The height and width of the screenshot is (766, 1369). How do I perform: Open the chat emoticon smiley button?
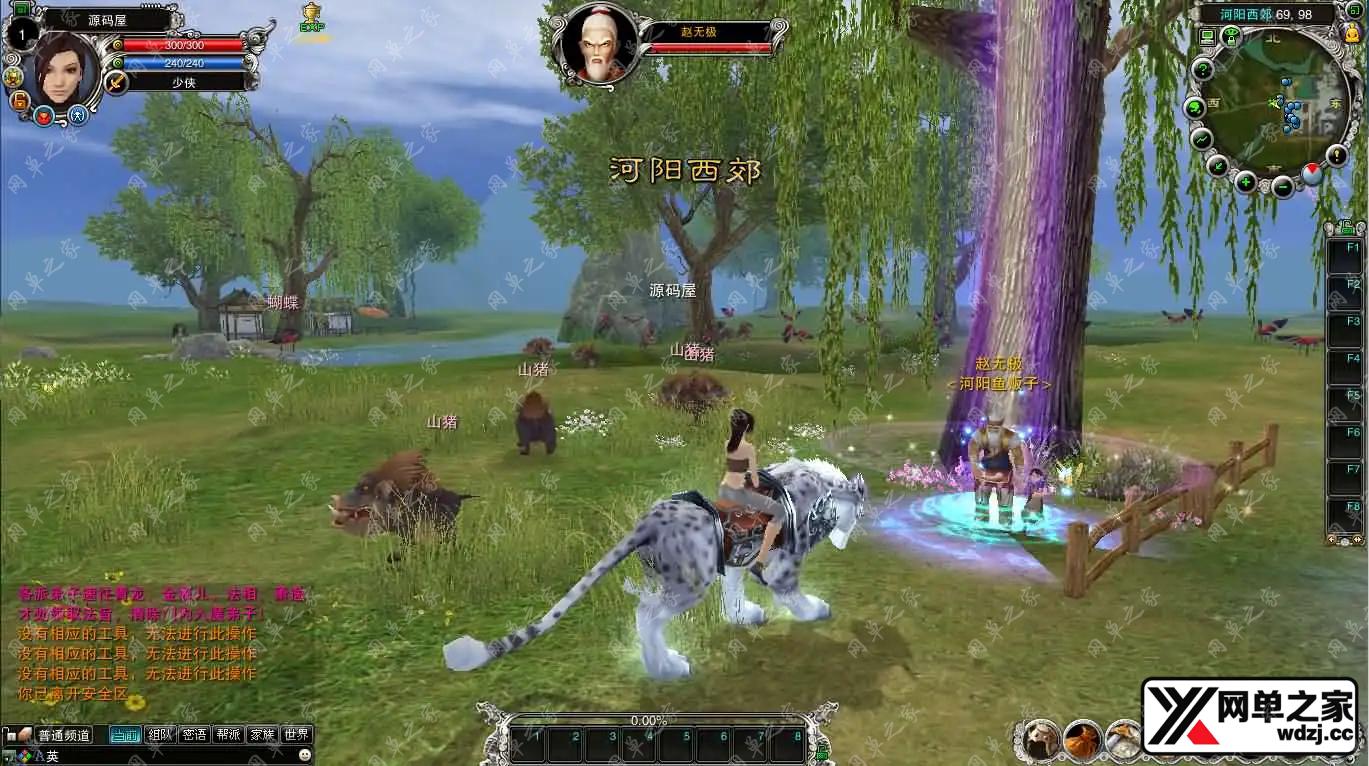(x=306, y=756)
